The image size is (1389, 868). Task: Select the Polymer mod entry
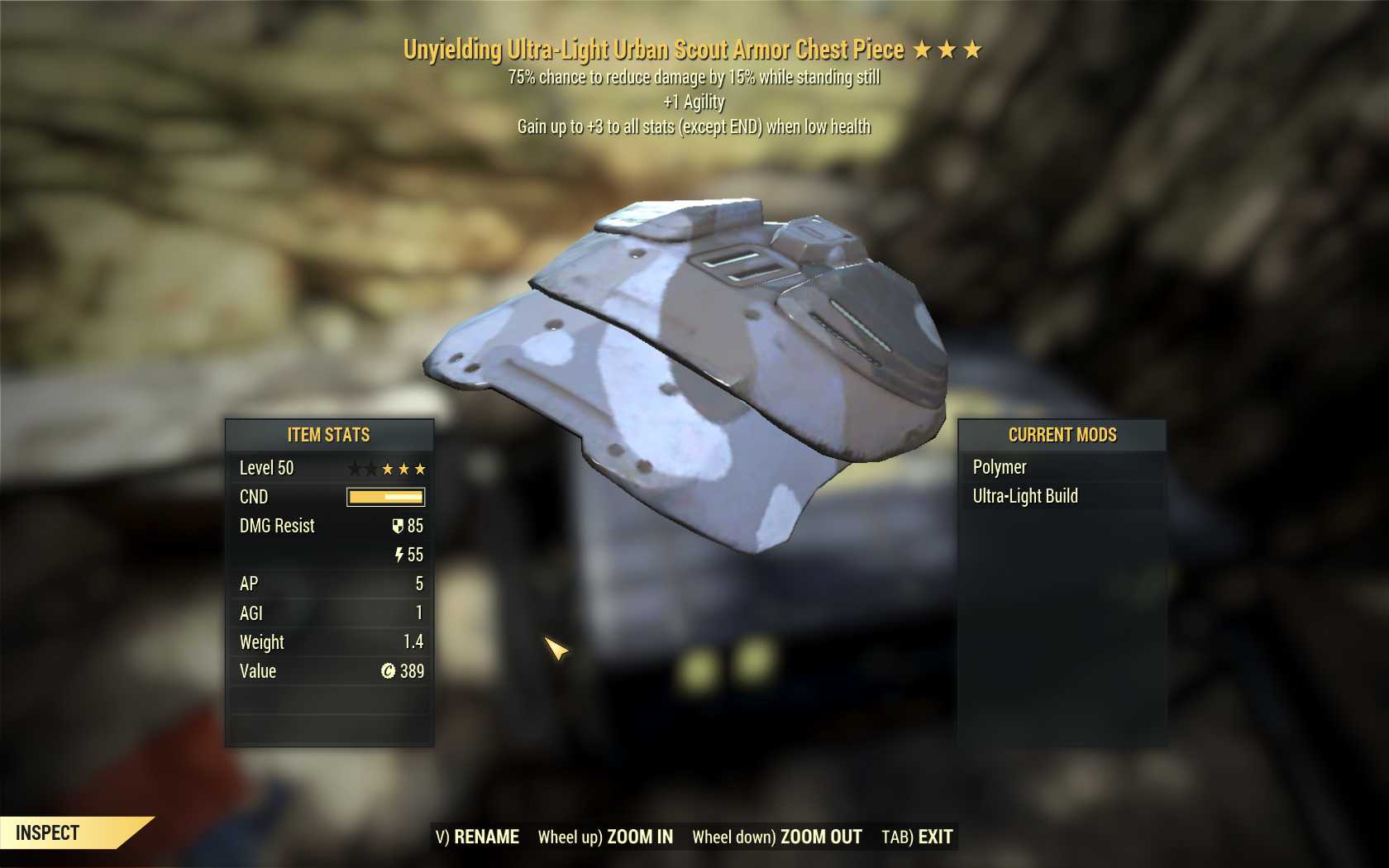(x=1000, y=467)
